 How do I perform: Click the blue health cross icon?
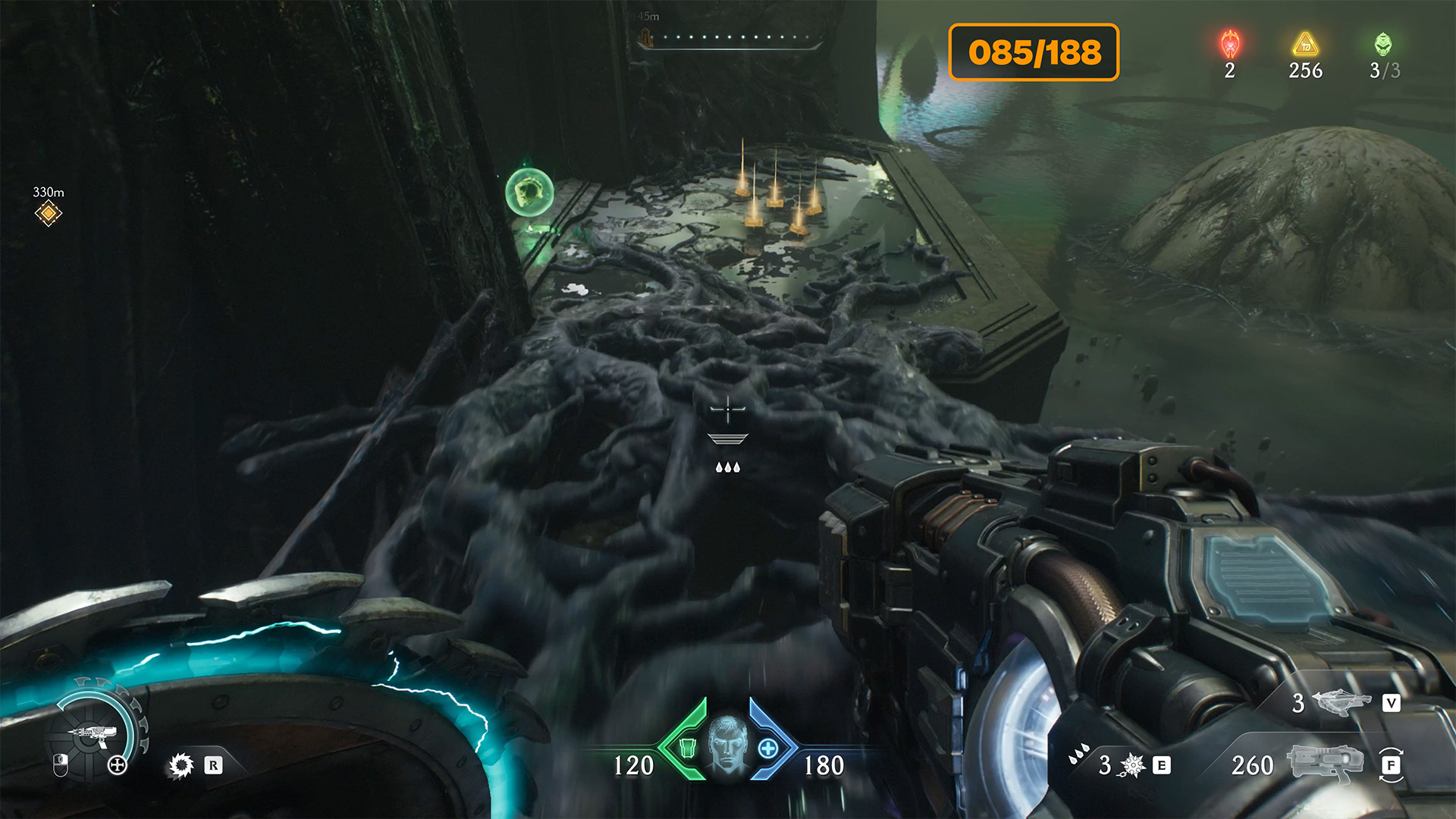(768, 748)
